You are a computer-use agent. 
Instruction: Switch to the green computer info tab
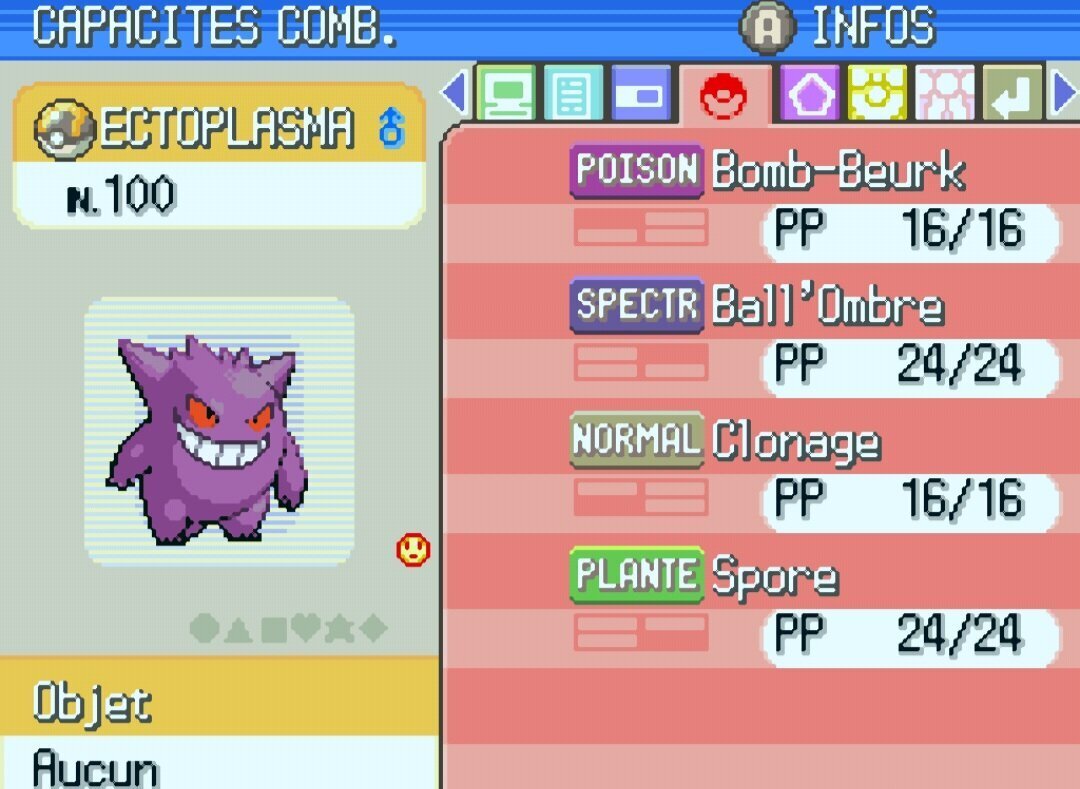coord(506,94)
